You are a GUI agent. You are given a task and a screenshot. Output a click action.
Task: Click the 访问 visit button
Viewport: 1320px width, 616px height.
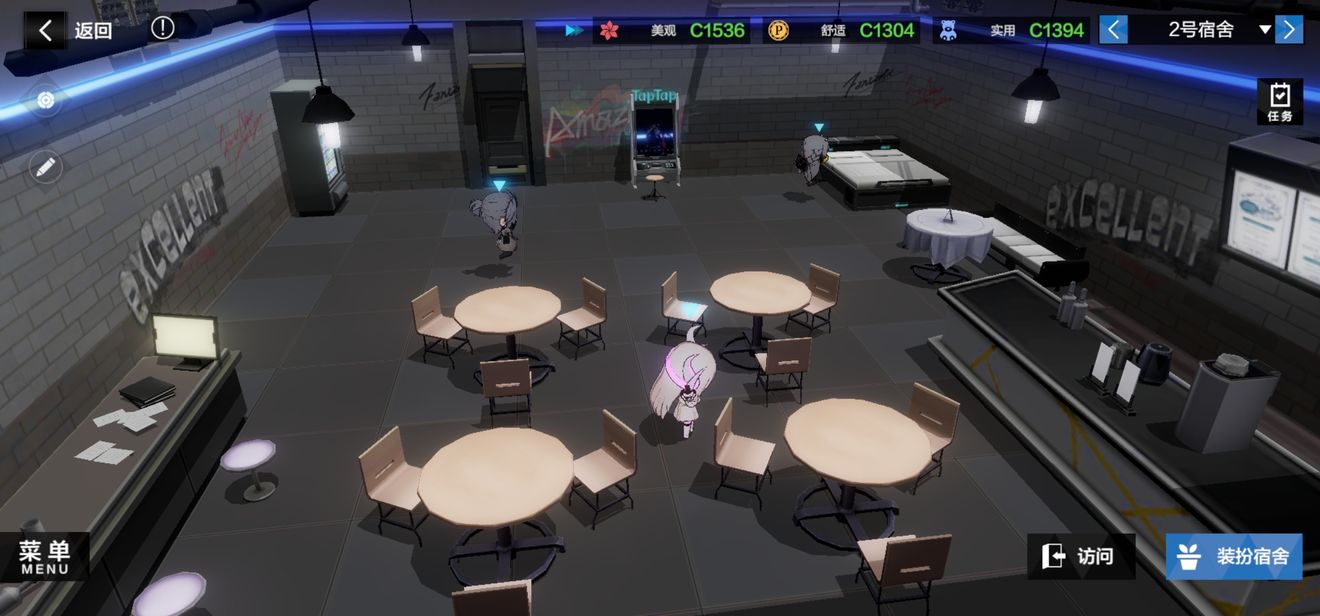(x=1080, y=556)
